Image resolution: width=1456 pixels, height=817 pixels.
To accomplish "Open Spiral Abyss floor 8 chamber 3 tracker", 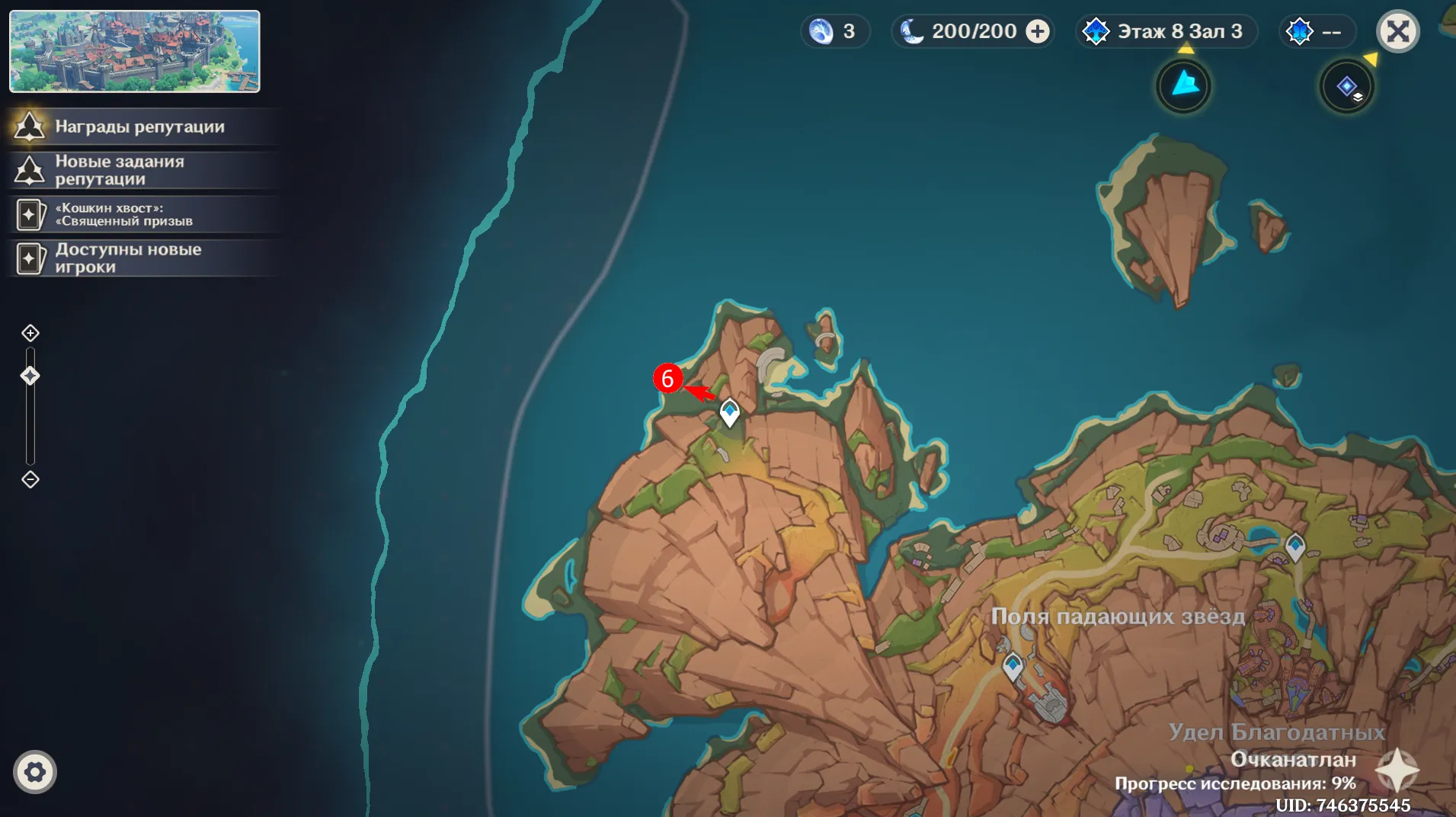I will [1166, 31].
